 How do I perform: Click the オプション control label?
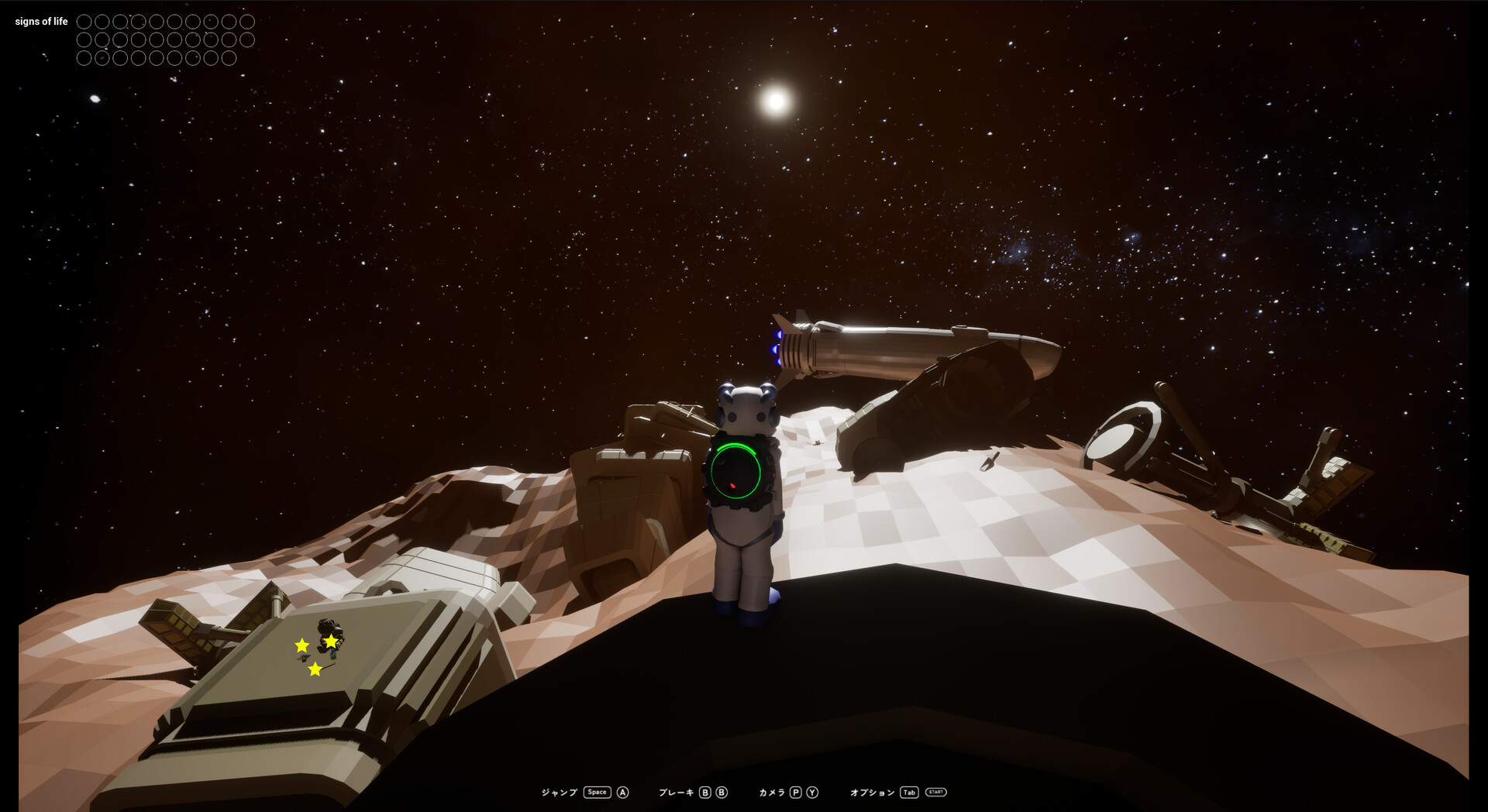(873, 791)
